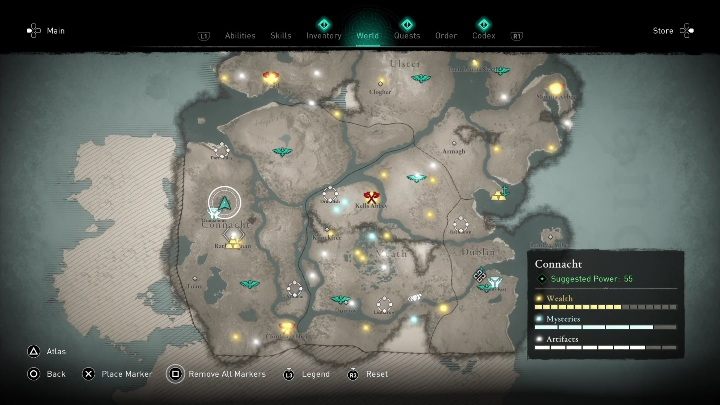Switch to the Order tab
The height and width of the screenshot is (405, 720).
click(x=446, y=35)
